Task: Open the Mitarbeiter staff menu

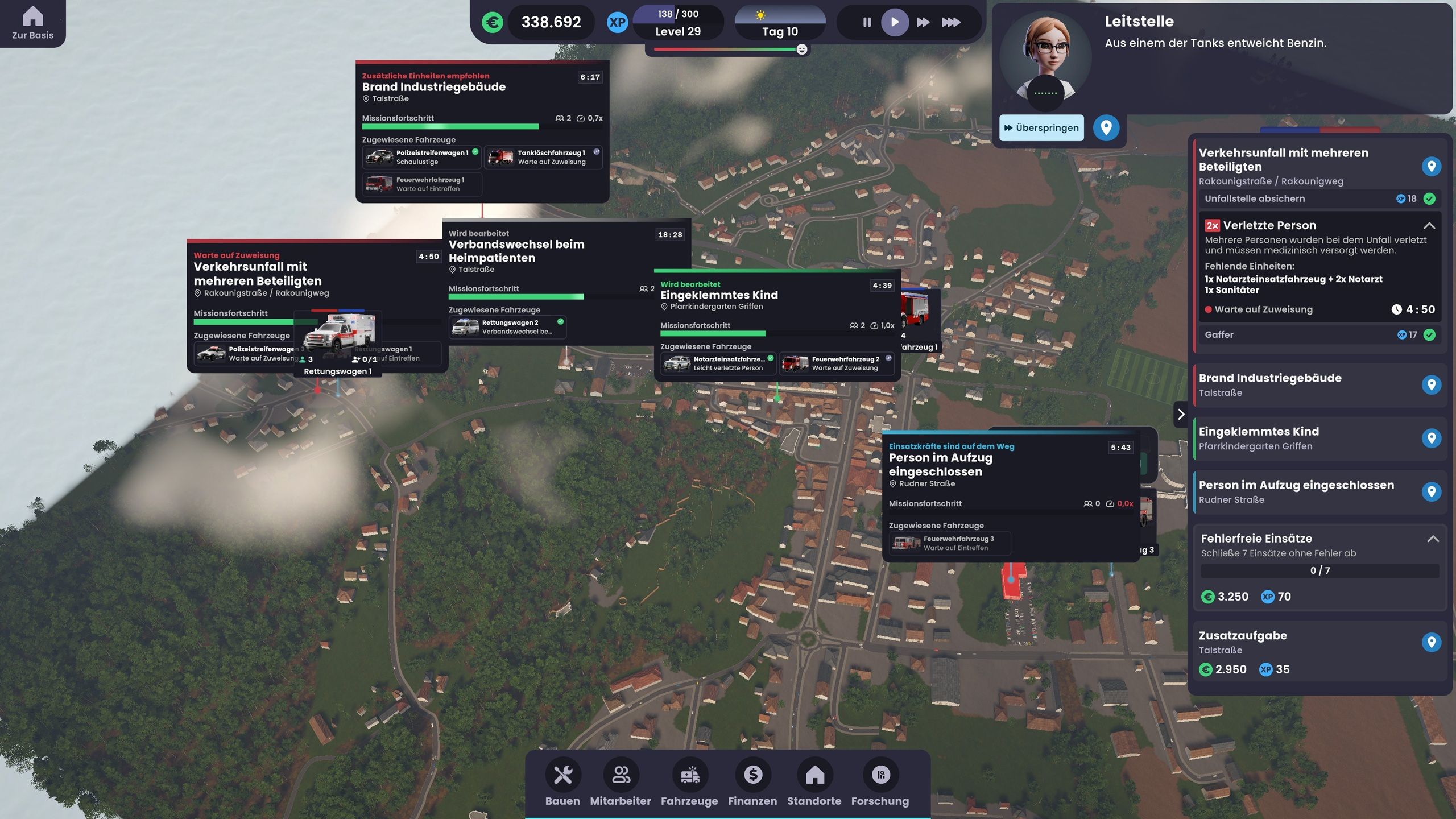Action: click(620, 783)
